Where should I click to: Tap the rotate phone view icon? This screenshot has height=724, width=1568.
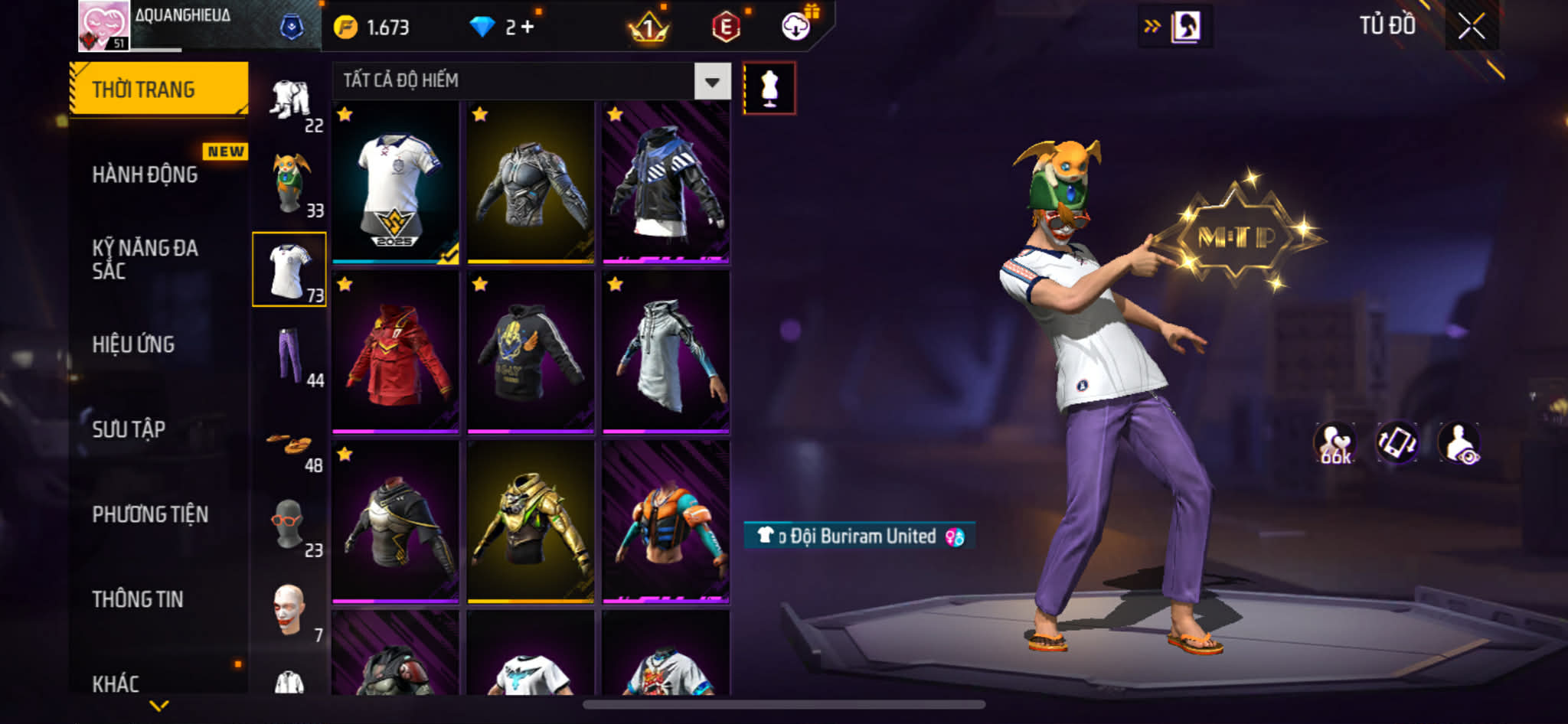tap(1396, 443)
